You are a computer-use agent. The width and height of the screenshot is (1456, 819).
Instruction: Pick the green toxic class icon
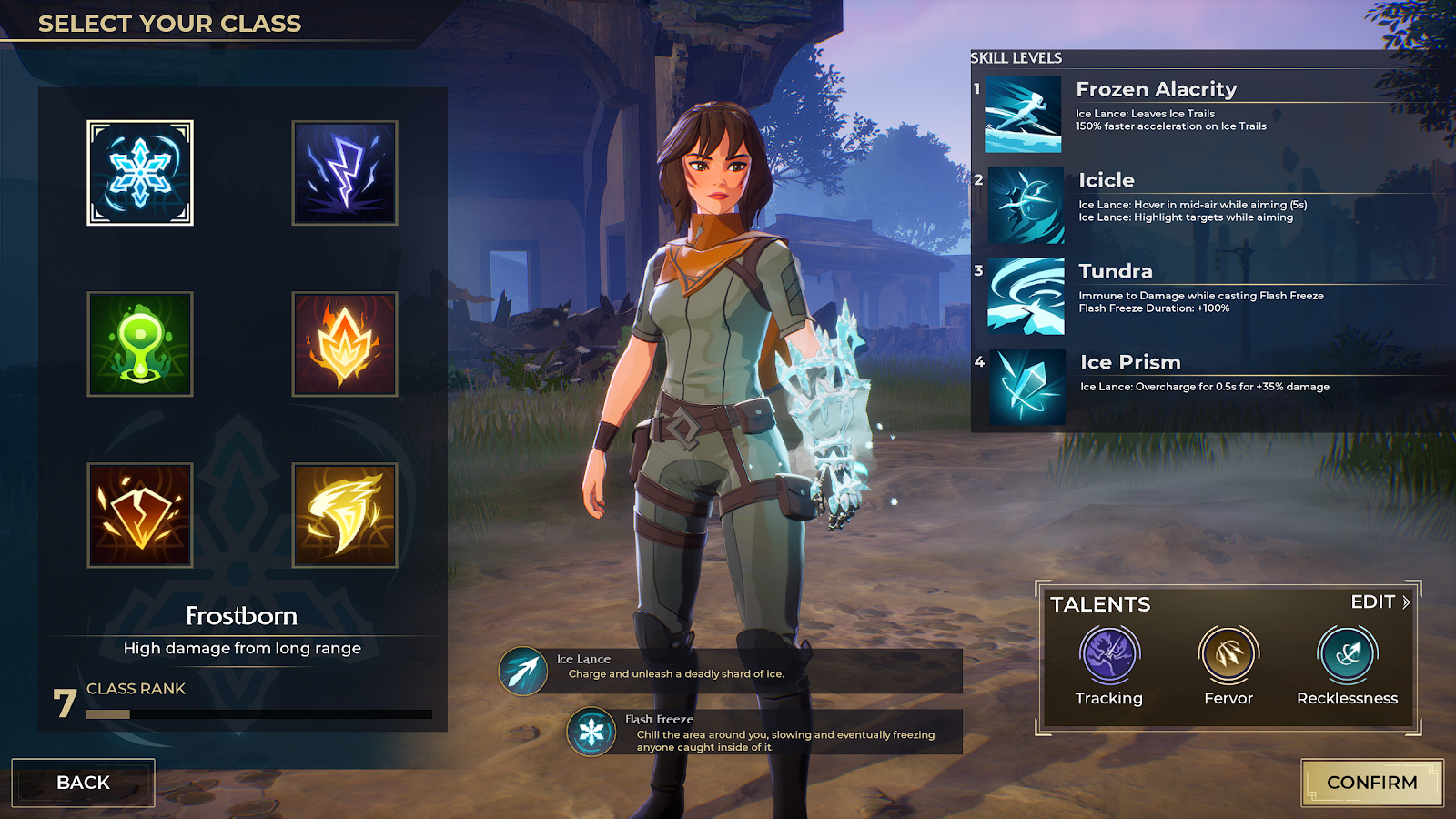140,344
